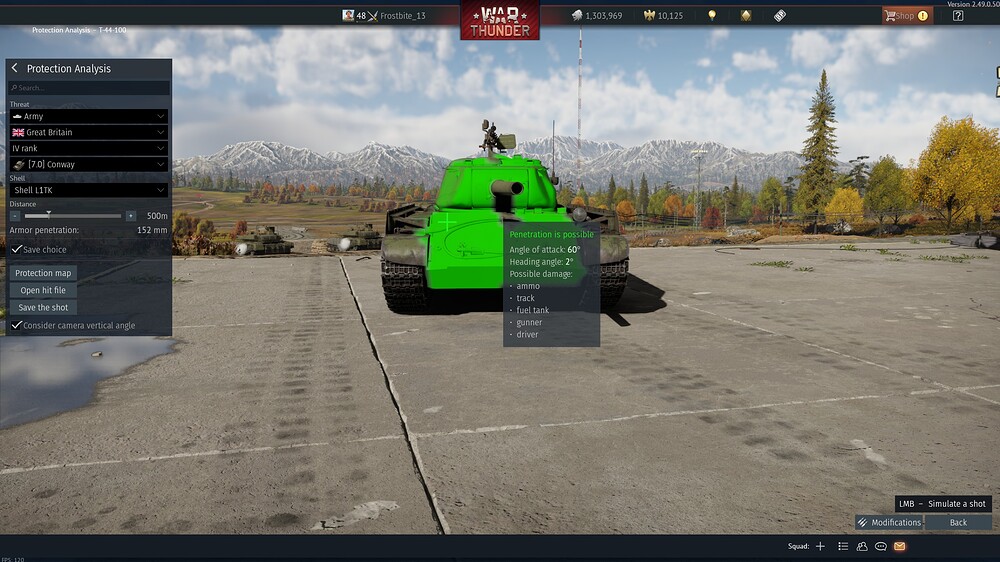Click the Search field in Protection Analysis

pyautogui.click(x=88, y=88)
